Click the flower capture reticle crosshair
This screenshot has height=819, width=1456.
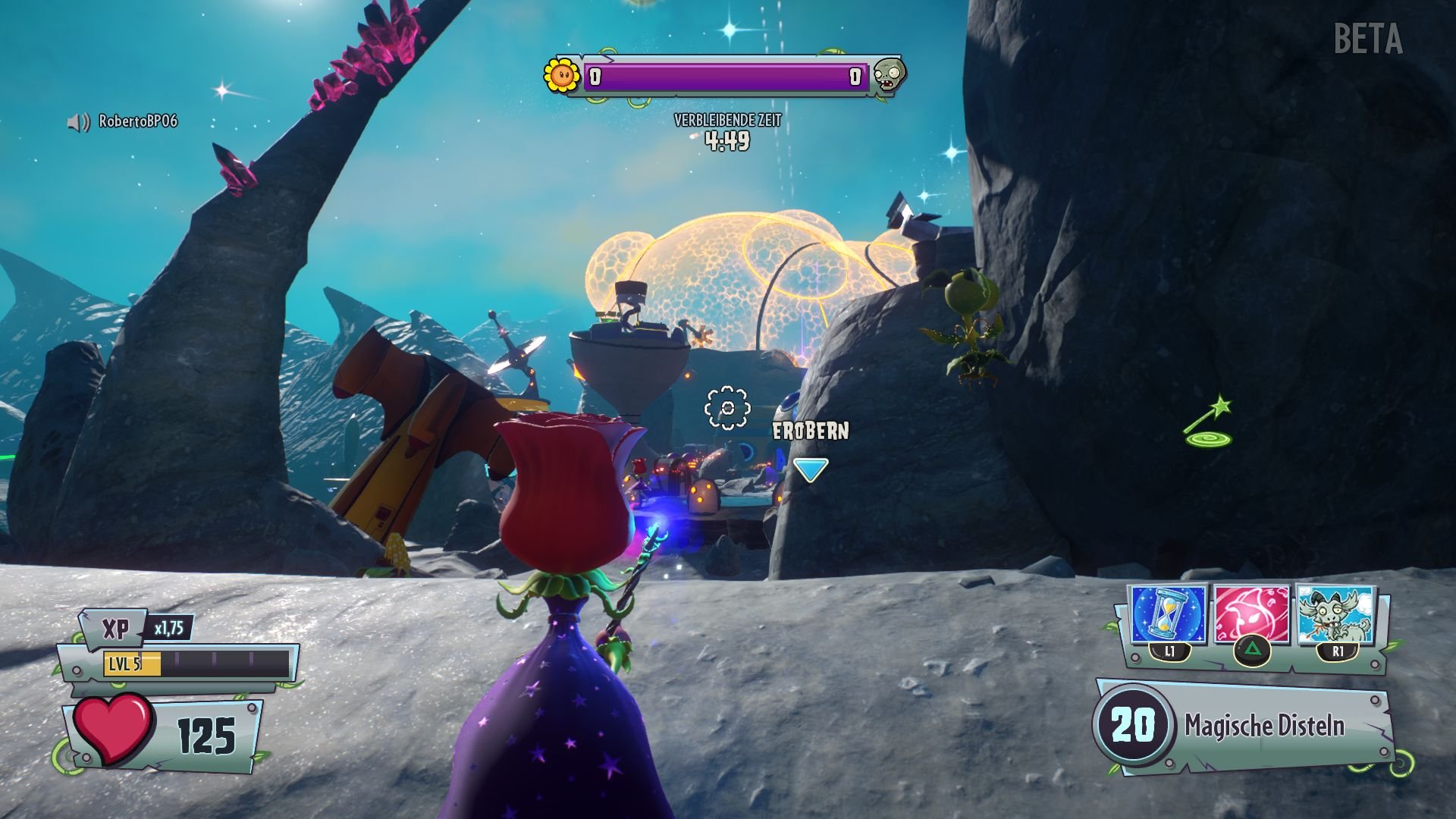tap(729, 407)
